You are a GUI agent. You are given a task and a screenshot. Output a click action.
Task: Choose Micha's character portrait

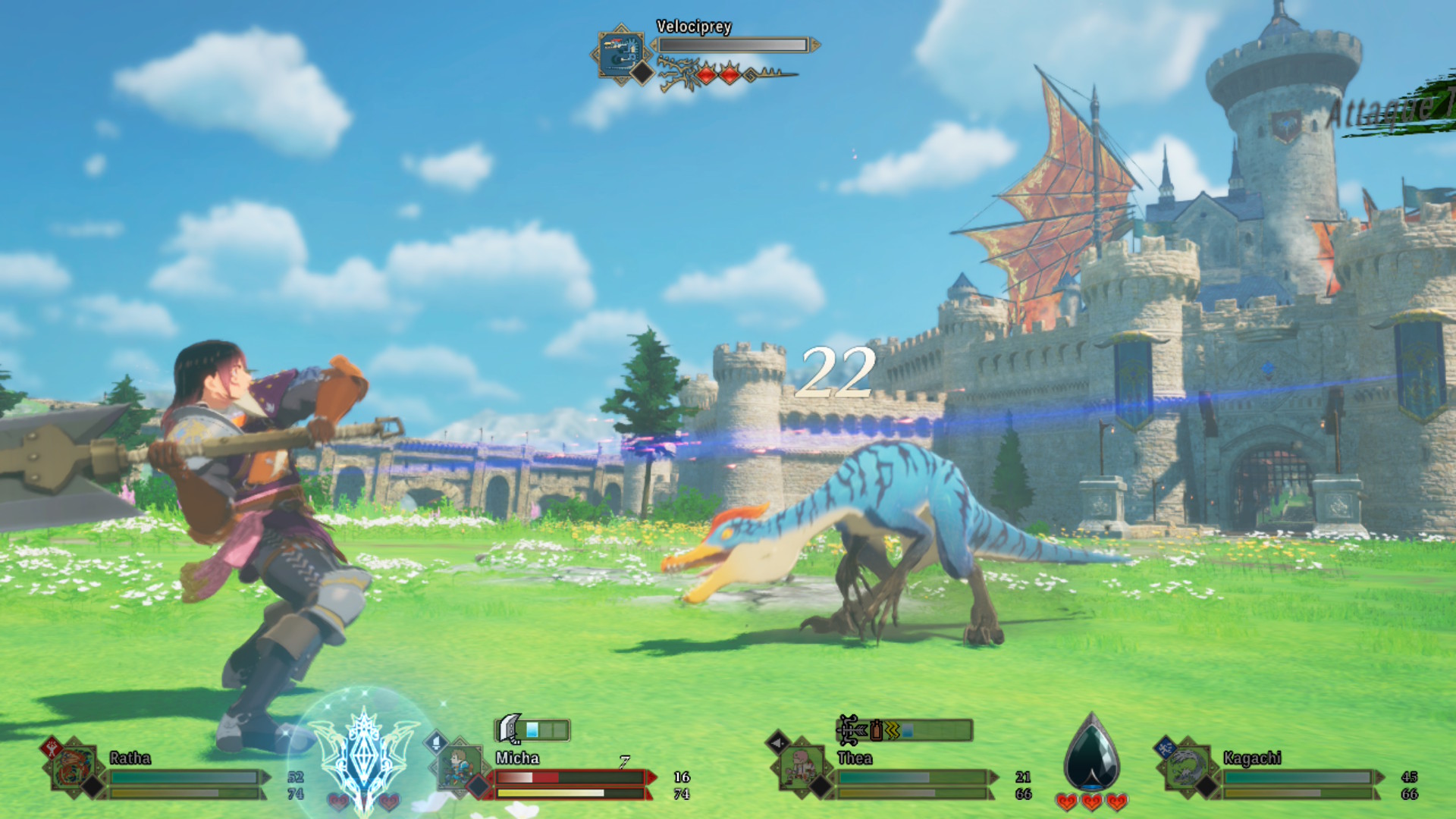click(460, 767)
